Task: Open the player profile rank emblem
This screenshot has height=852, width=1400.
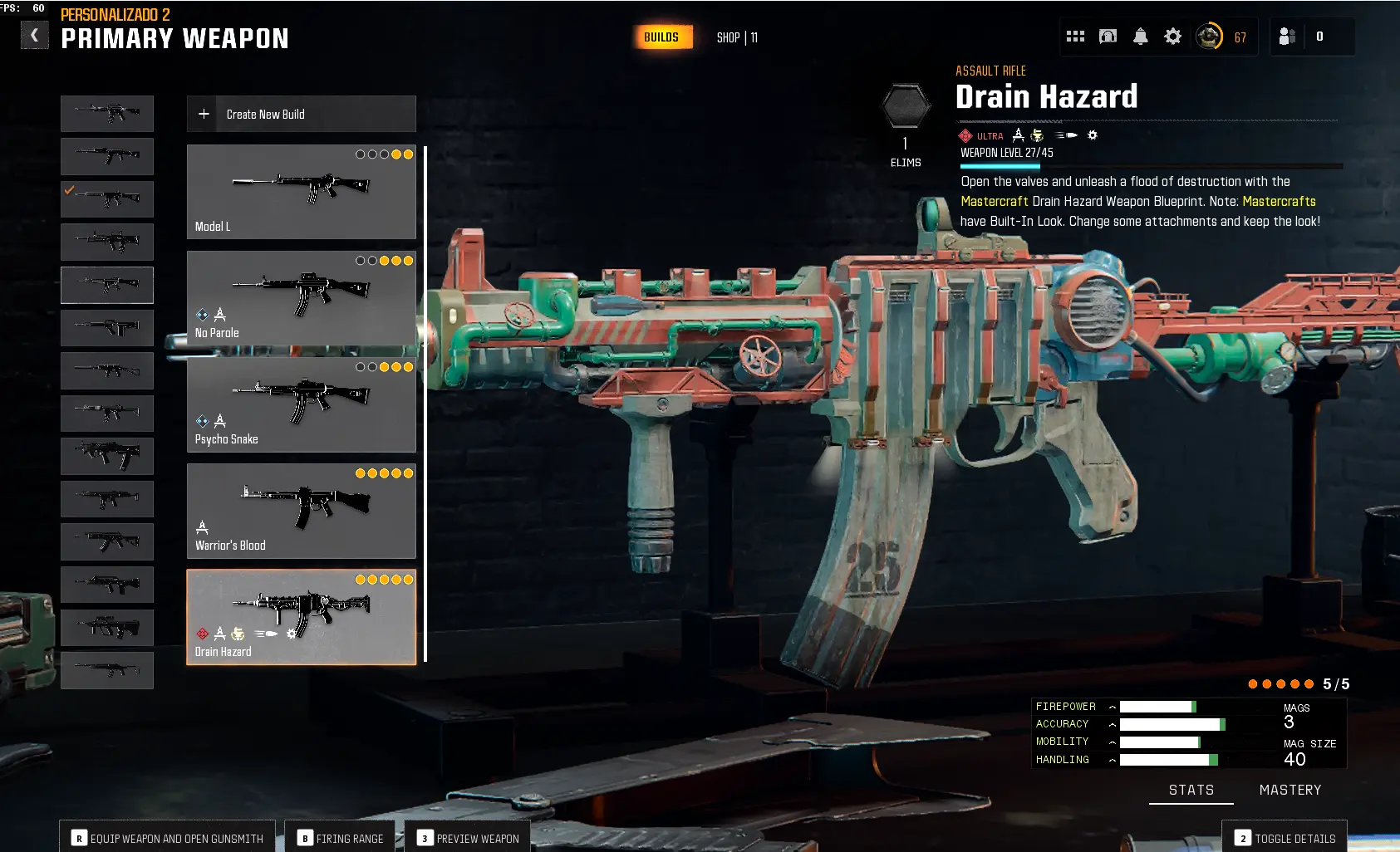Action: 1209,37
